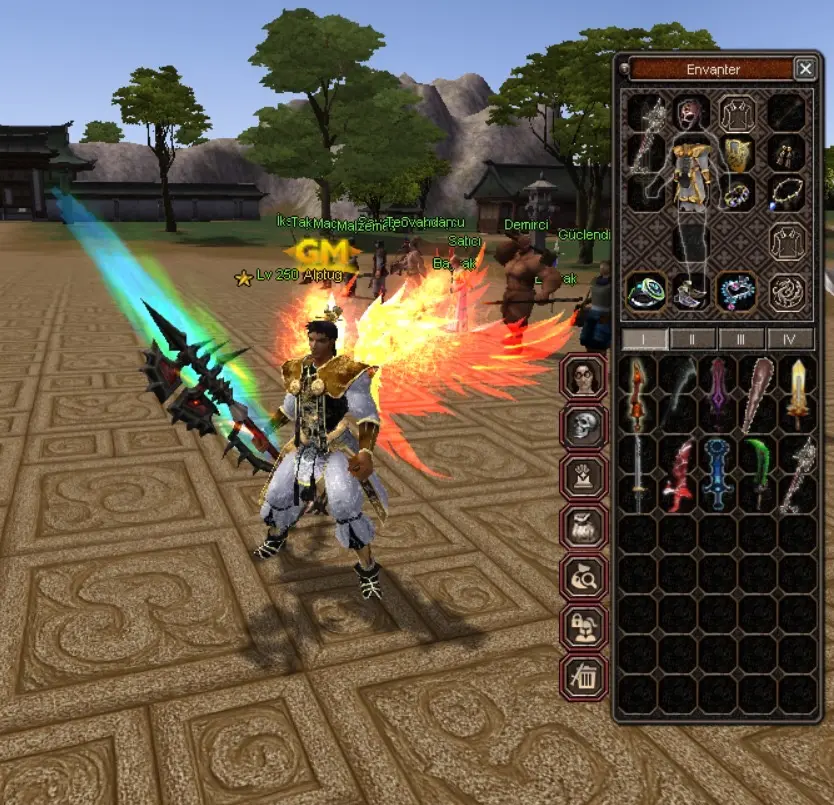The height and width of the screenshot is (805, 834).
Task: Close the Envanter window
Action: [x=805, y=68]
